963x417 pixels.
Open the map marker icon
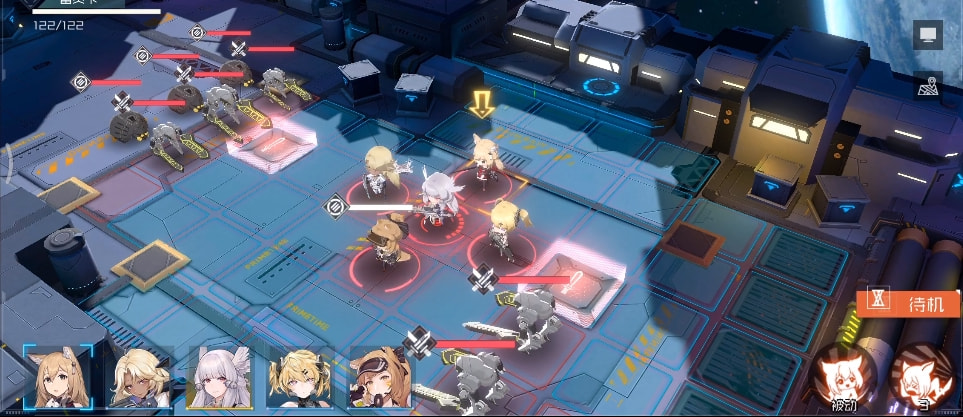click(x=927, y=86)
